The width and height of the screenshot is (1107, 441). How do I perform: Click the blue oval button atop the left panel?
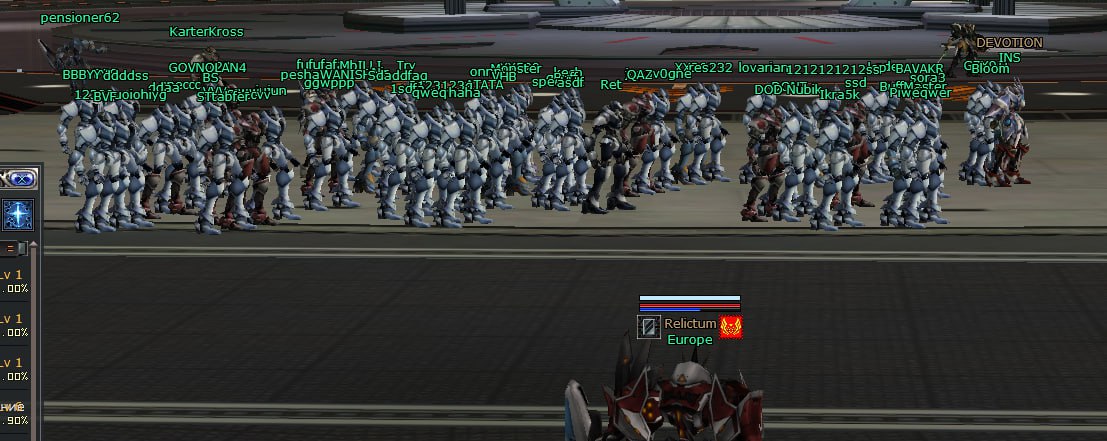(20, 180)
